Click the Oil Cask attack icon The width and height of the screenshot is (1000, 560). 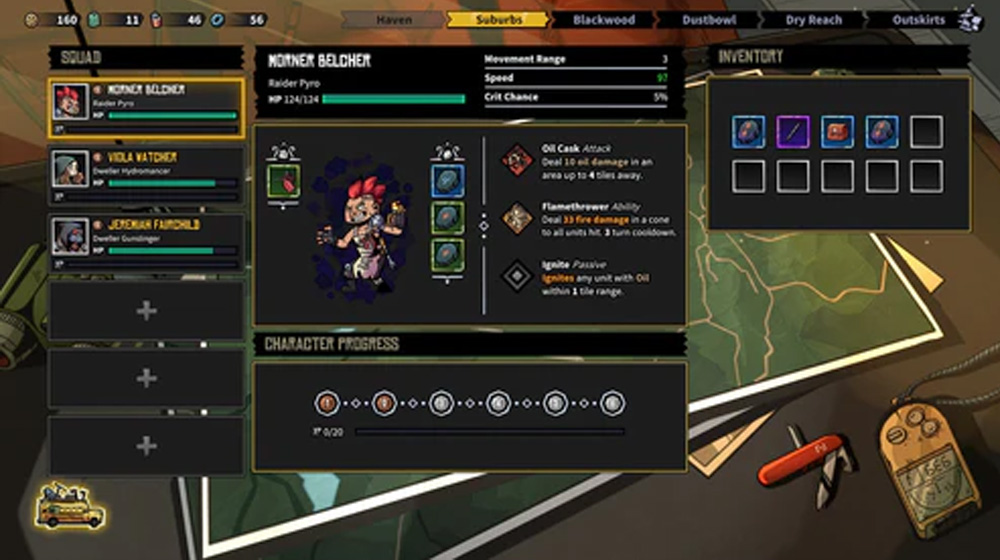click(517, 159)
